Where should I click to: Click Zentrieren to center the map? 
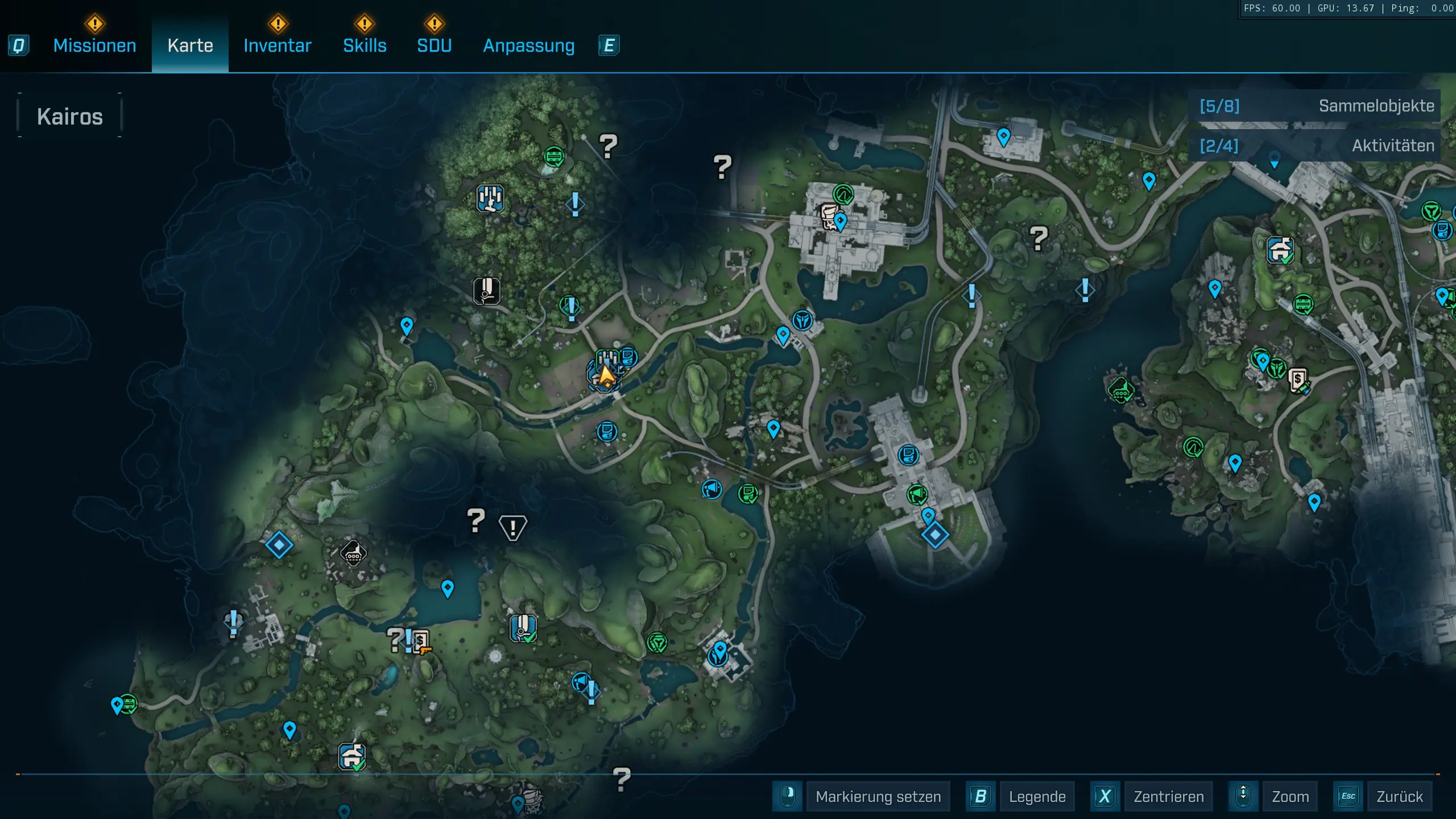coord(1168,796)
